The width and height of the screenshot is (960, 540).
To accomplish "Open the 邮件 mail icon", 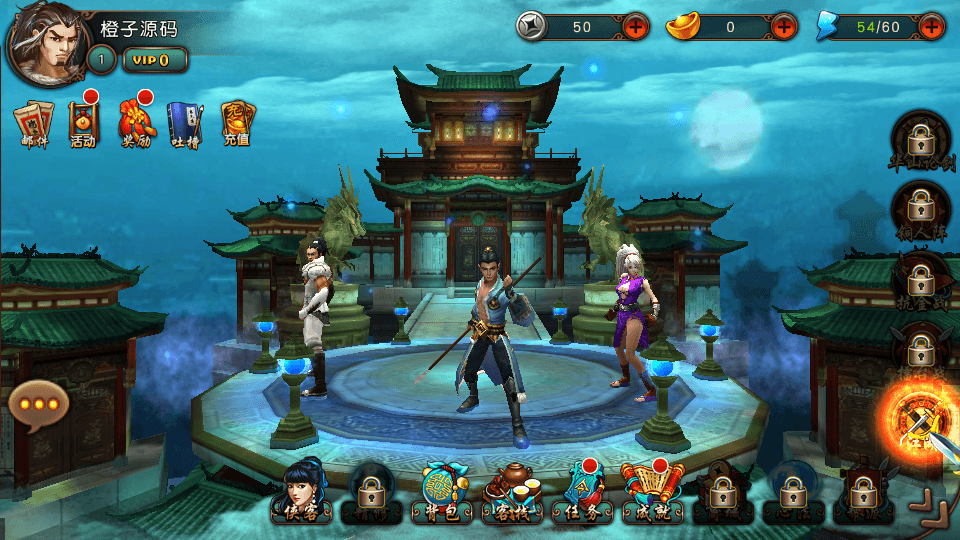I will tap(33, 124).
